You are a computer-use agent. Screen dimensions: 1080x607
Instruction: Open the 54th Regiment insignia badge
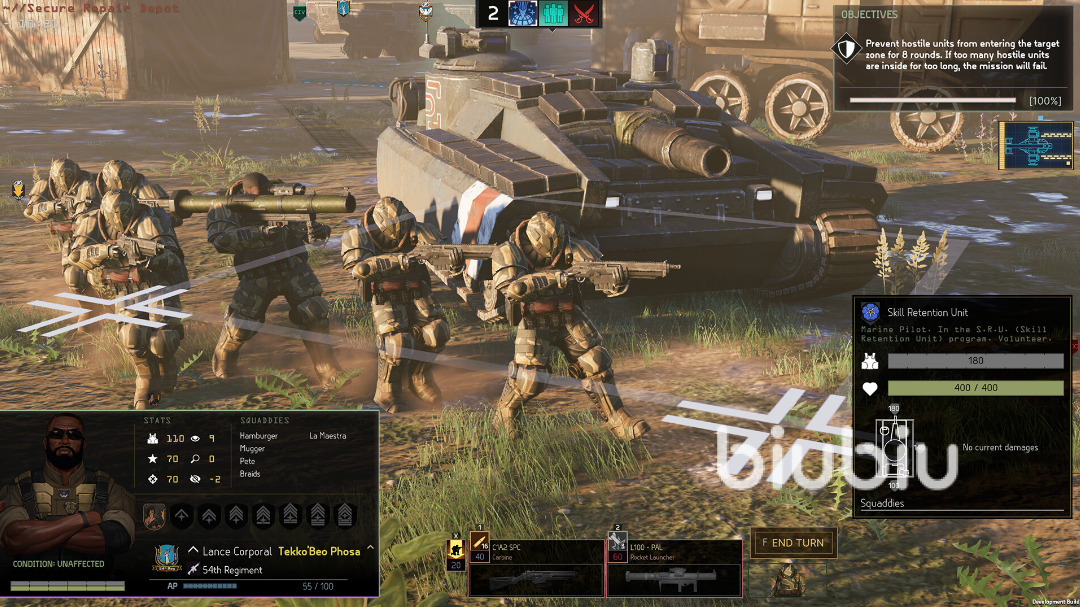pos(167,557)
